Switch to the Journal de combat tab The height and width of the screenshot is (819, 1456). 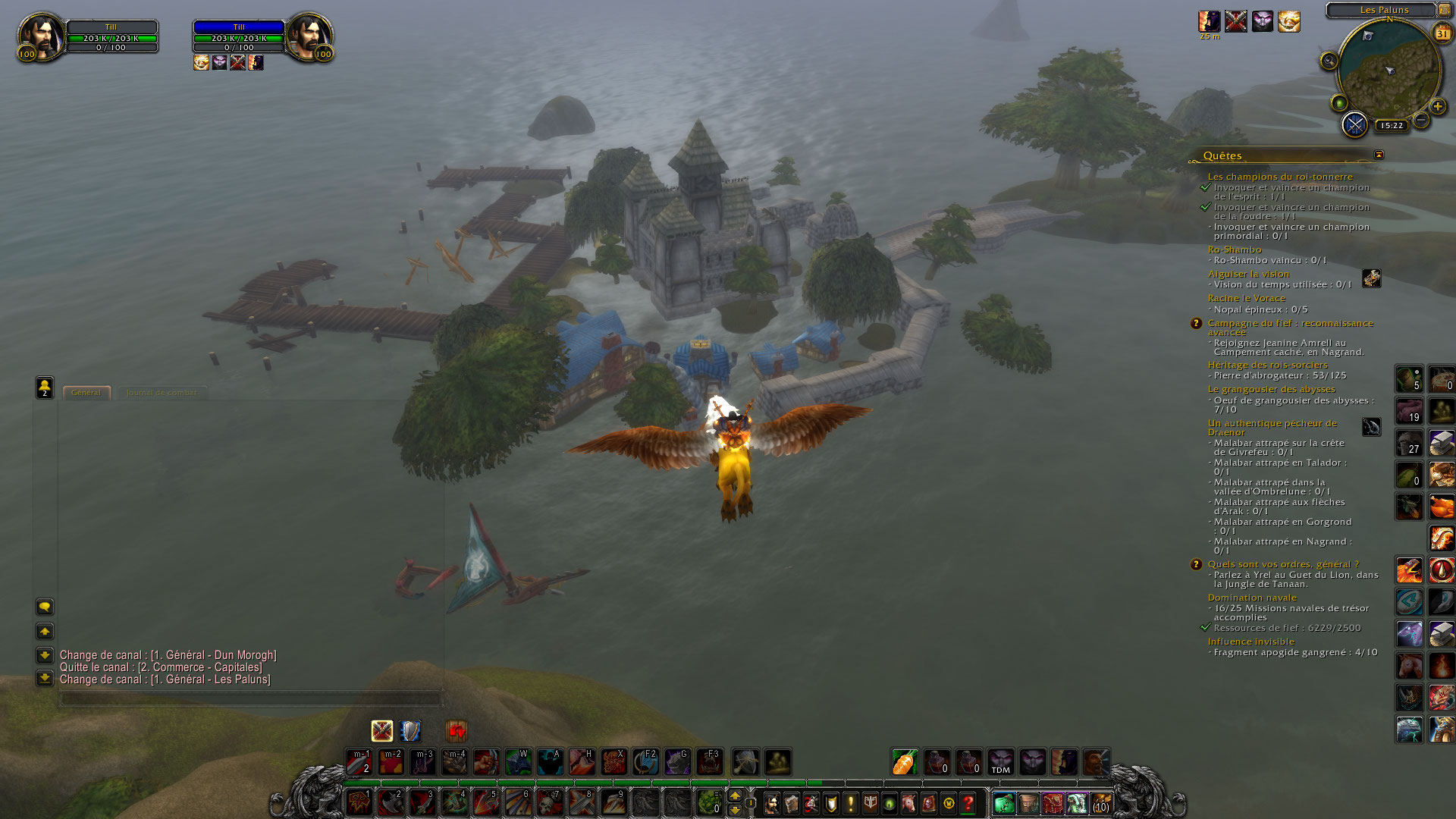click(x=161, y=393)
